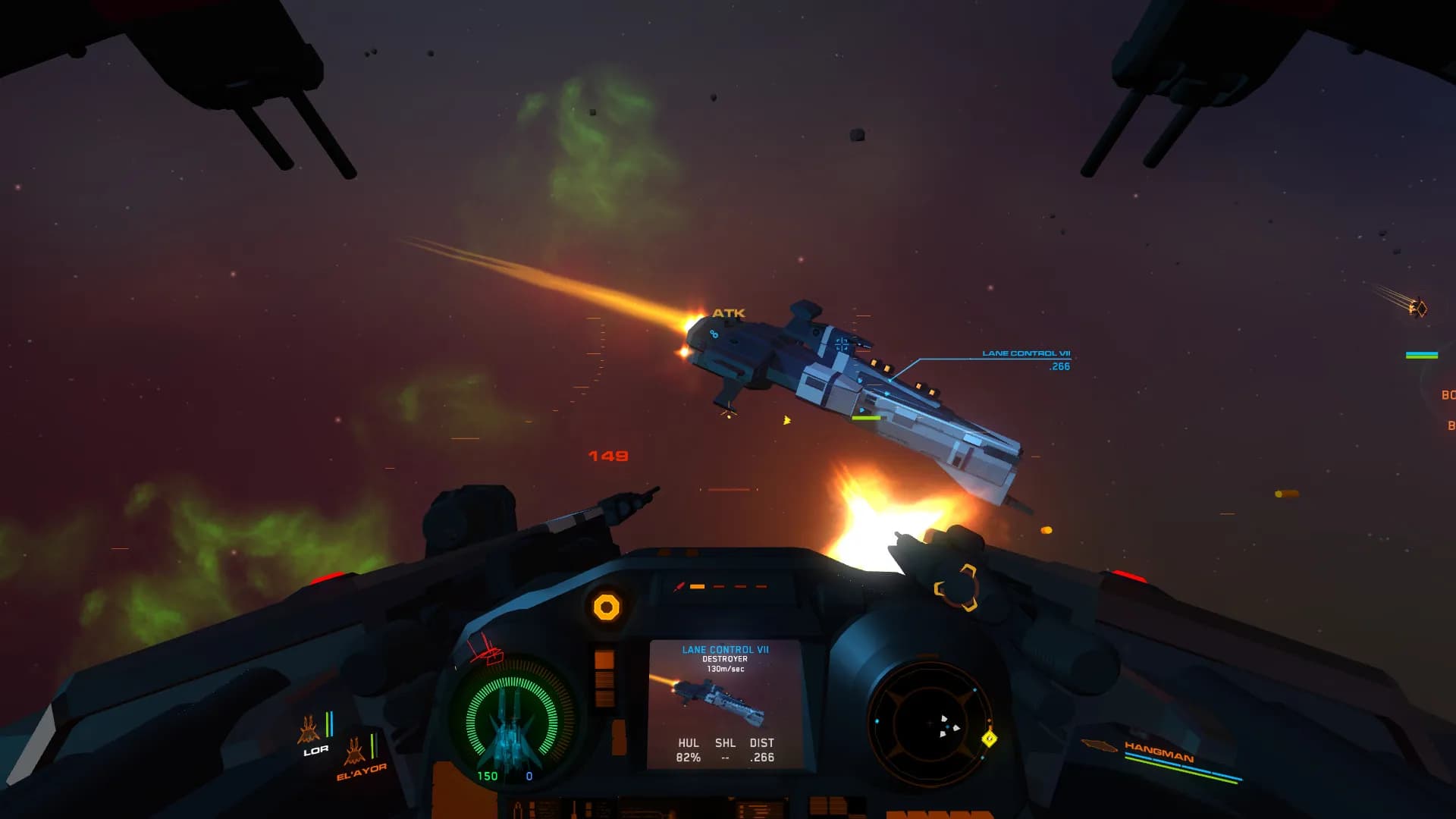This screenshot has height=819, width=1456.
Task: Click the green ship status gauge
Action: point(513,720)
